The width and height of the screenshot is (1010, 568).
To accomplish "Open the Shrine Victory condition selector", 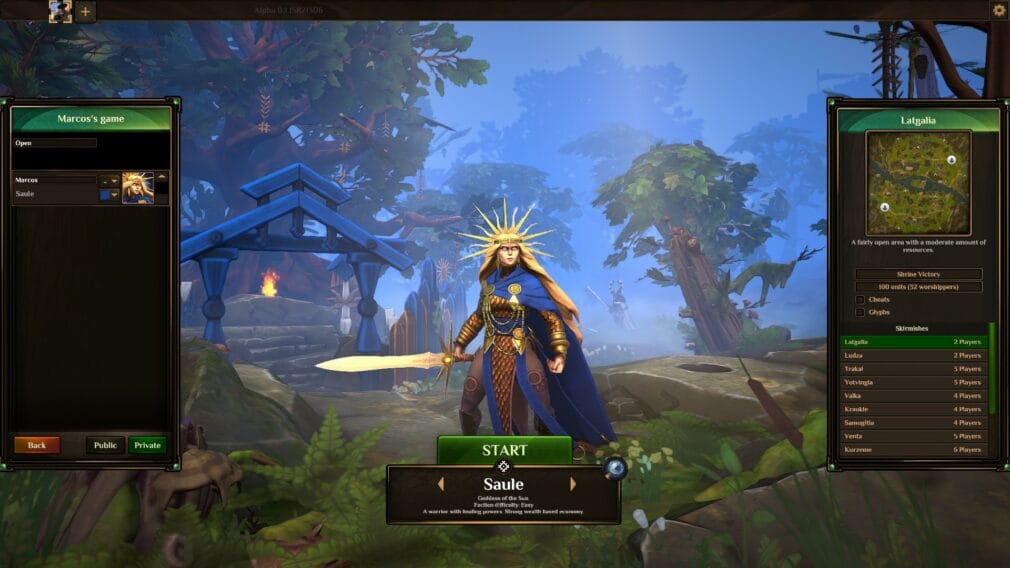I will [918, 274].
